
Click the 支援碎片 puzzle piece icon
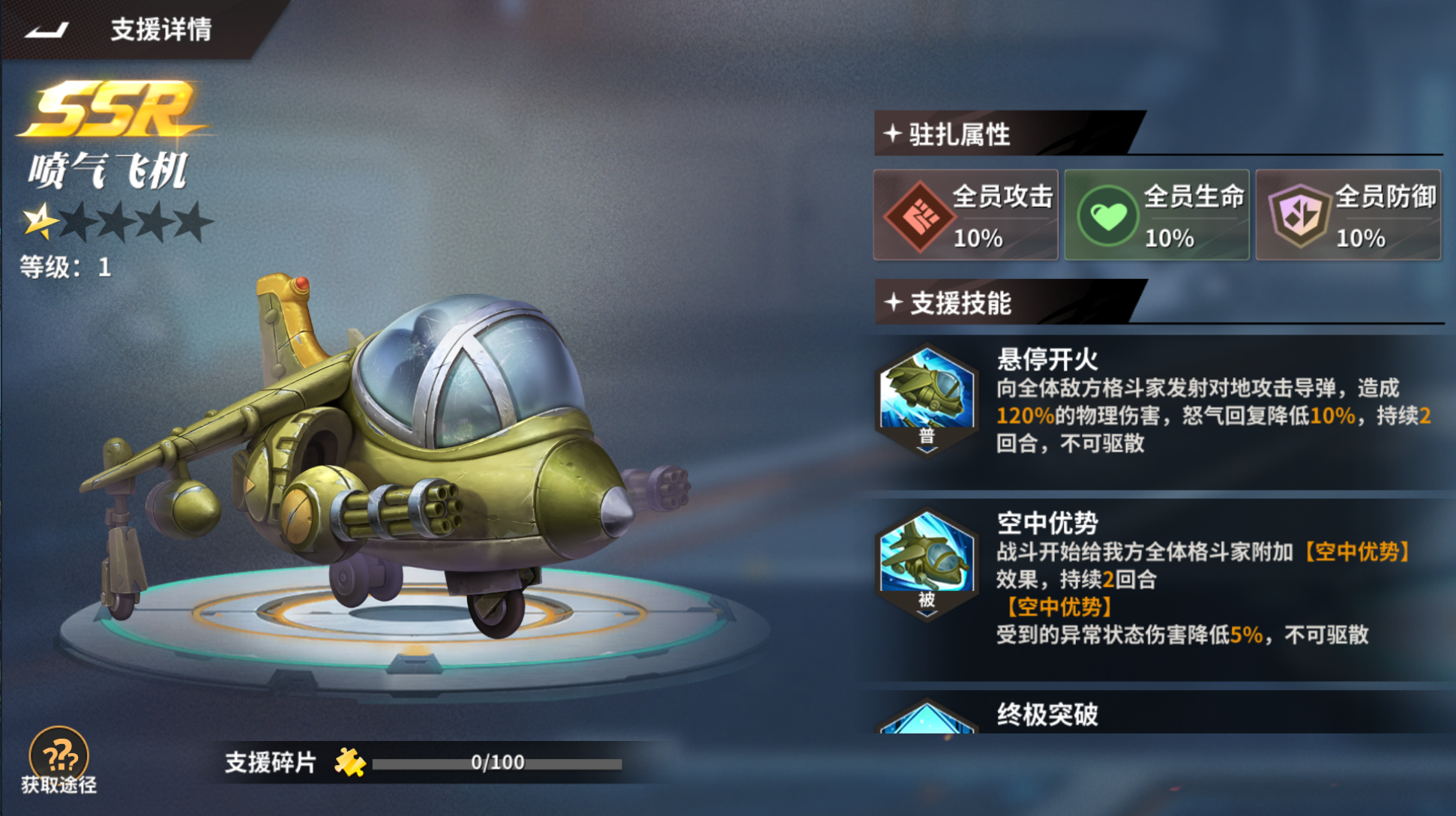[x=349, y=763]
